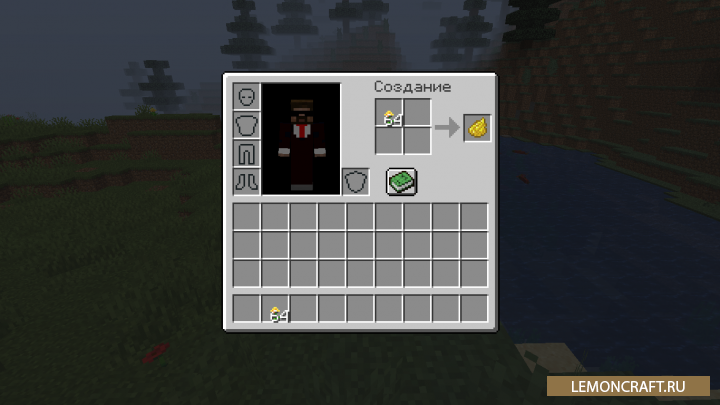Image resolution: width=720 pixels, height=405 pixels.
Task: Select the empty helmet armor slot
Action: pos(246,97)
